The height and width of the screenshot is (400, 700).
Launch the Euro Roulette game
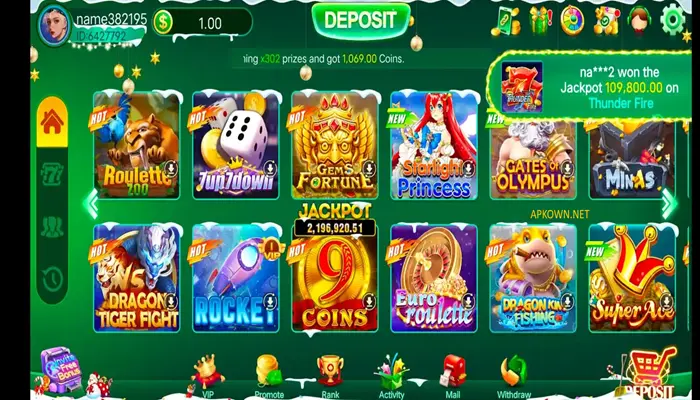[x=433, y=277]
